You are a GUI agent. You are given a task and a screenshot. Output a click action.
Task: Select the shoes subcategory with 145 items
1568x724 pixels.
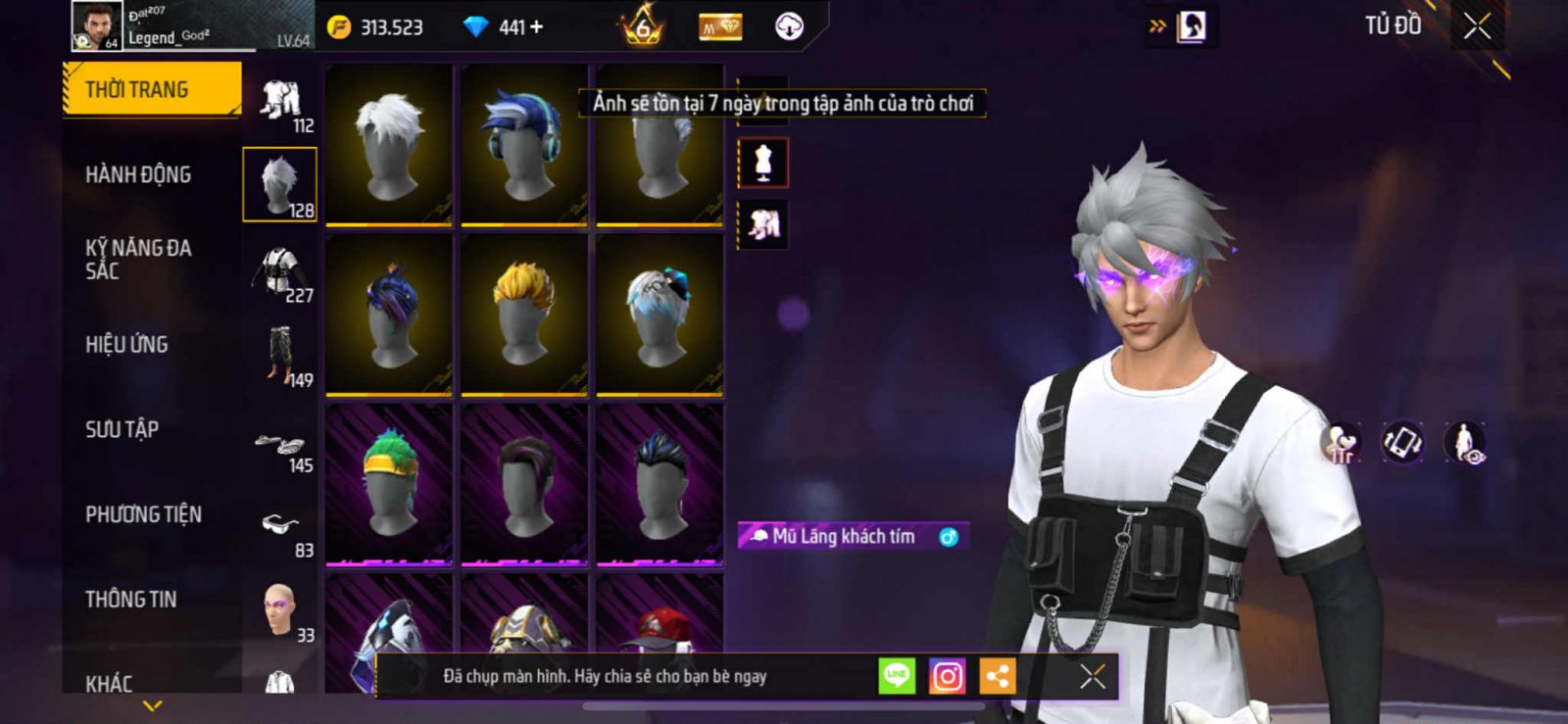coord(280,451)
